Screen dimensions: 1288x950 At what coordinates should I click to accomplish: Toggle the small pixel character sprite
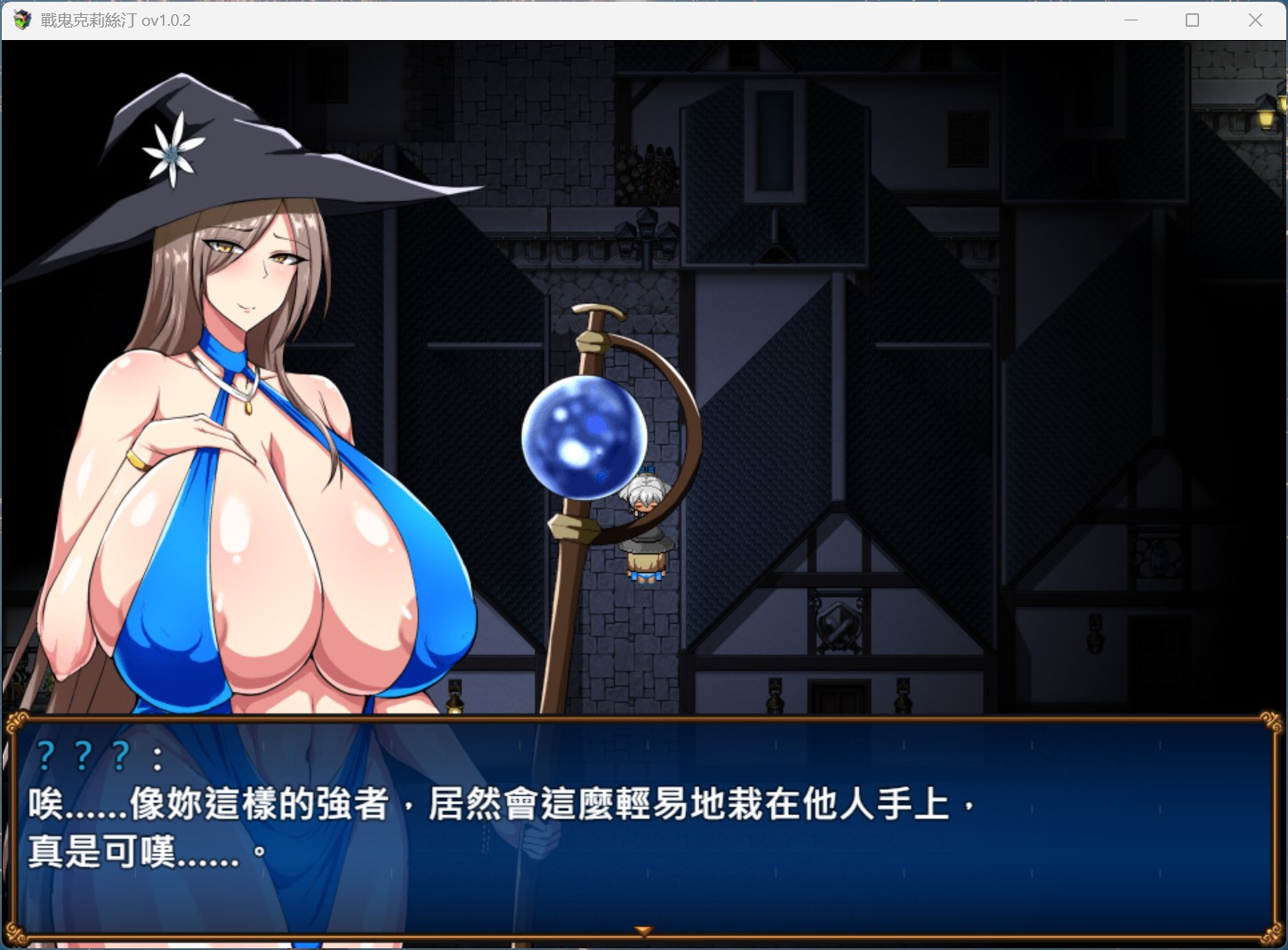coord(645,525)
